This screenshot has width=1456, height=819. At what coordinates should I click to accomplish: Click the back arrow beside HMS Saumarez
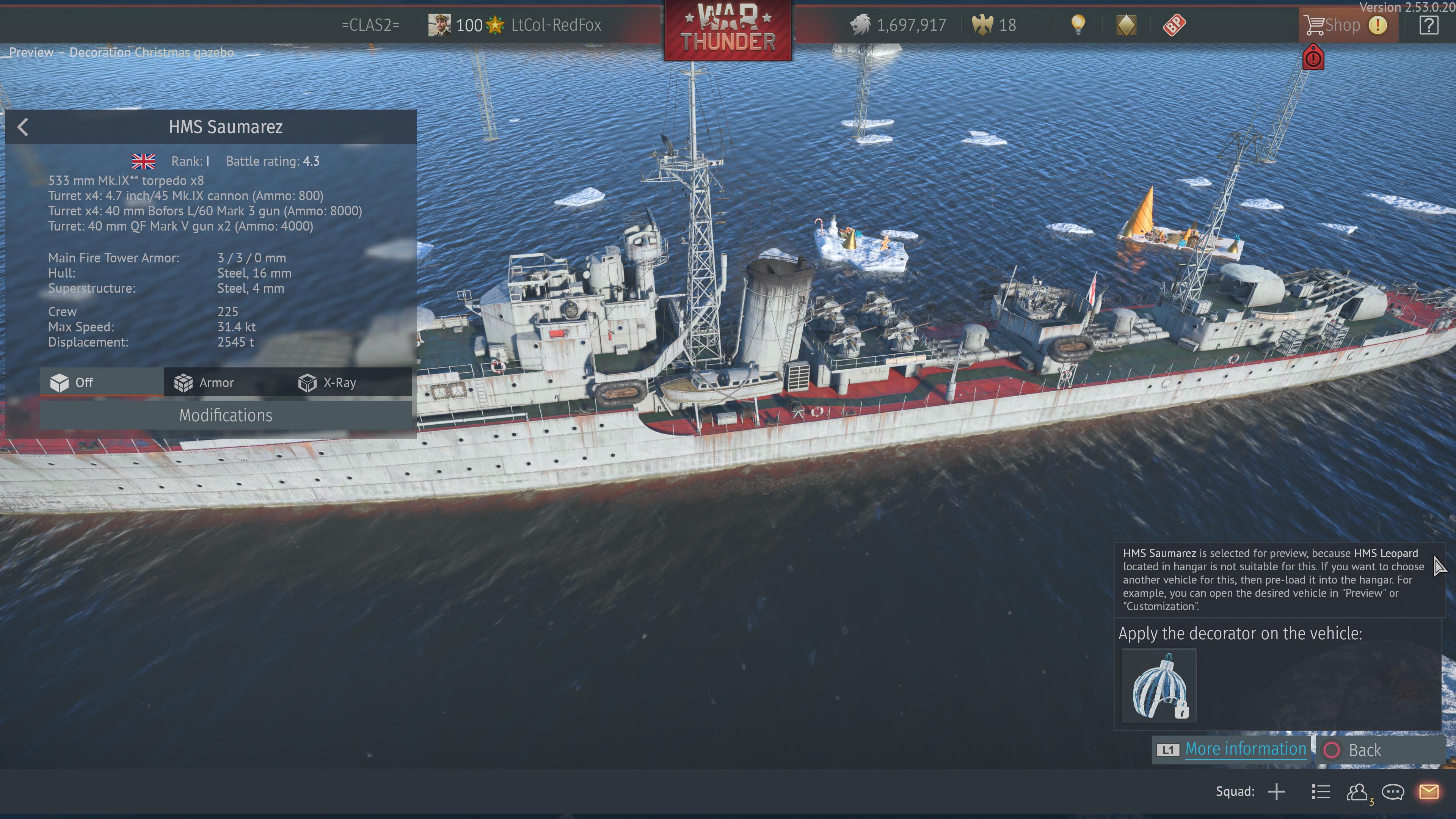[x=23, y=127]
